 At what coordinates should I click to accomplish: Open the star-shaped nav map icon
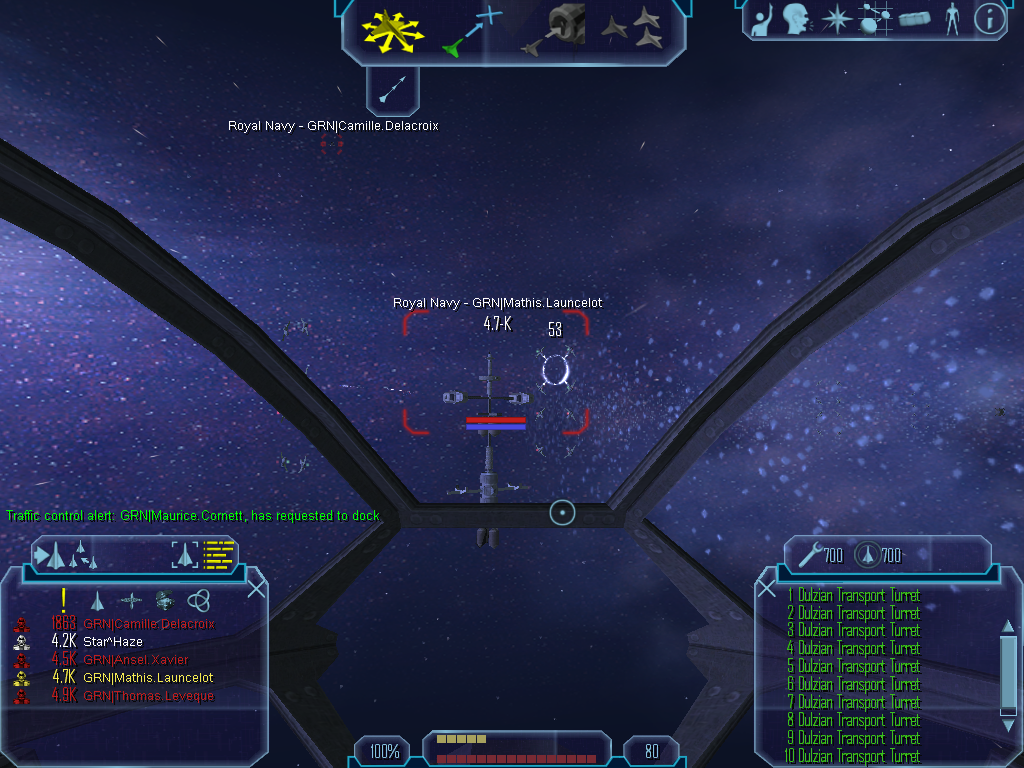coord(835,20)
